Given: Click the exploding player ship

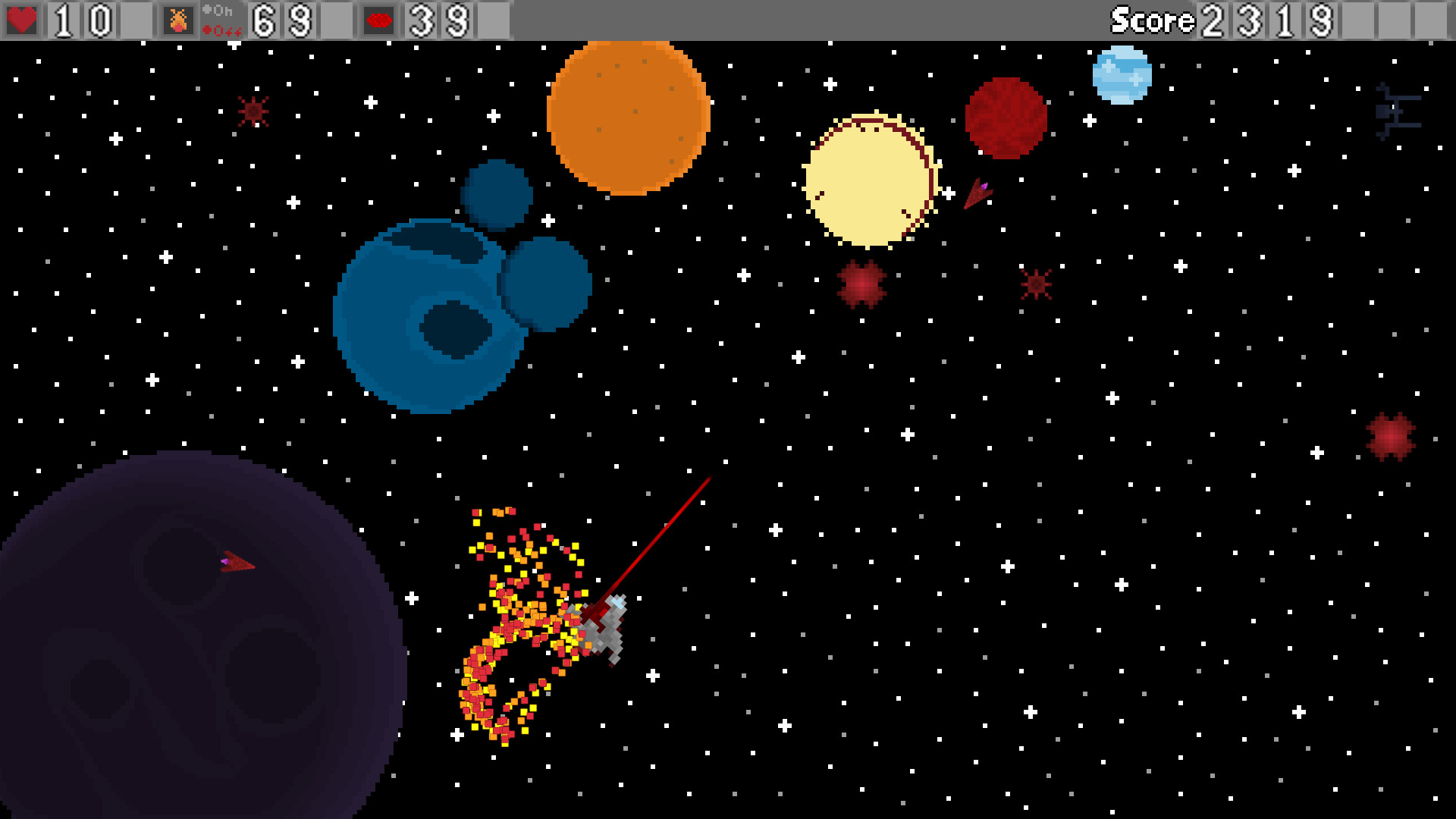Looking at the screenshot, I should click(x=603, y=629).
